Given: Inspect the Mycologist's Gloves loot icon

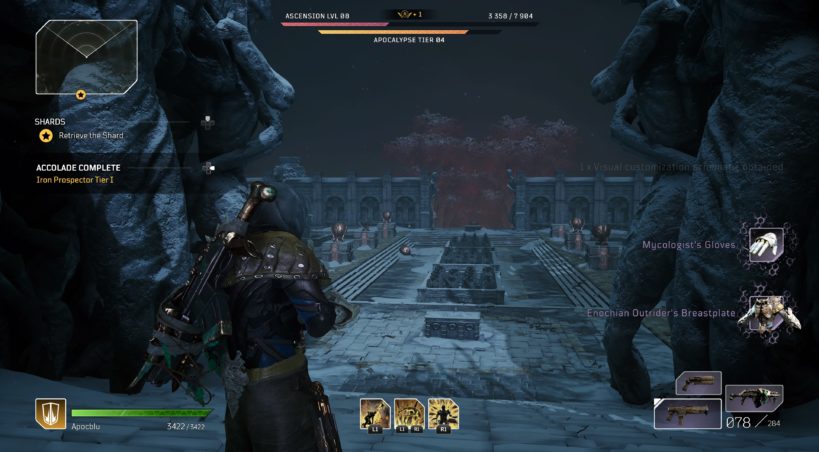Looking at the screenshot, I should 766,245.
